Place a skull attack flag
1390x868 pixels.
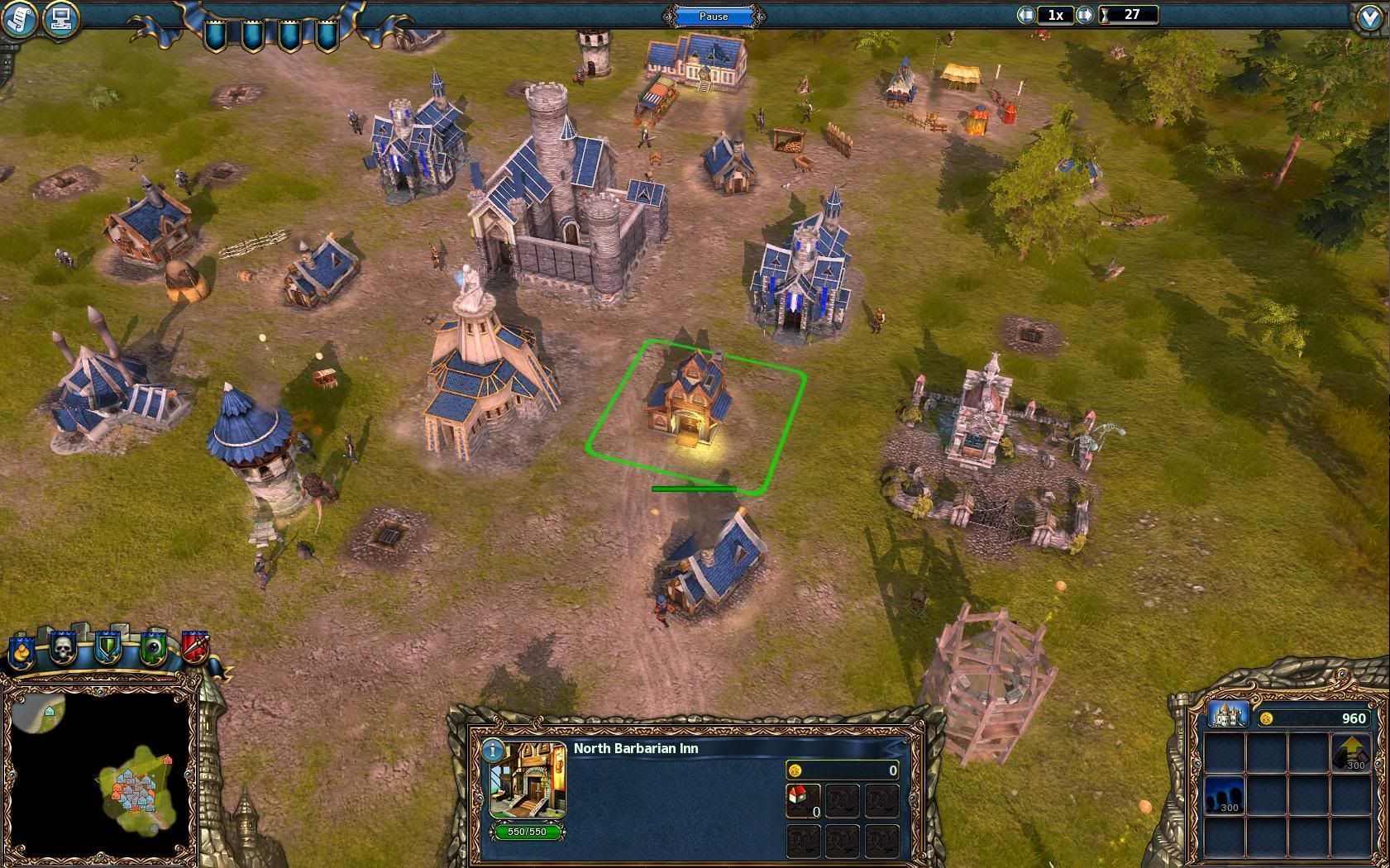pyautogui.click(x=64, y=649)
